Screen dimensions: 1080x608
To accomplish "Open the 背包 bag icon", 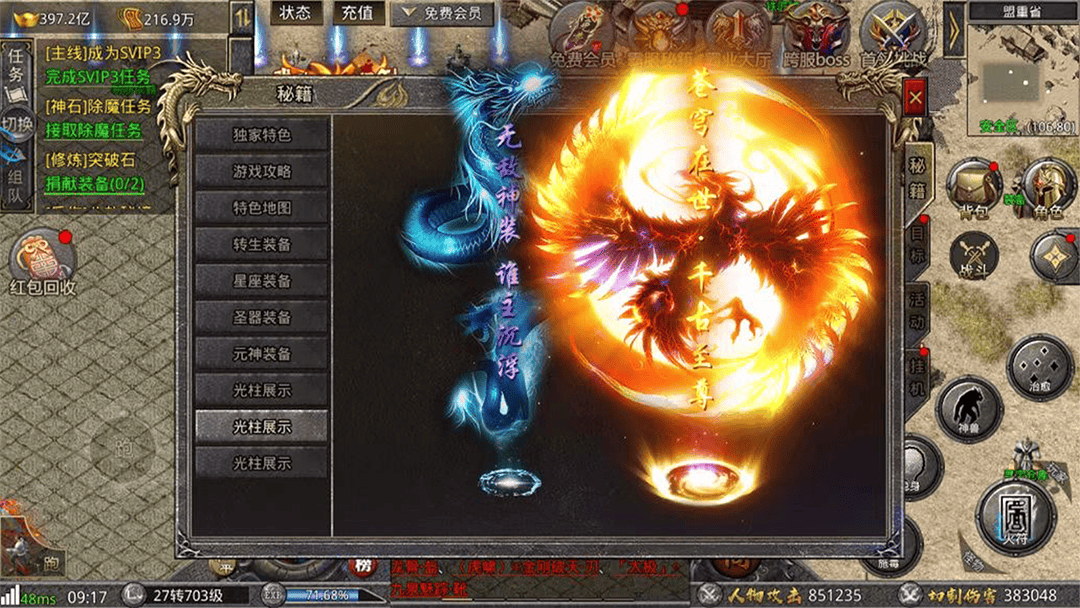I will [974, 187].
